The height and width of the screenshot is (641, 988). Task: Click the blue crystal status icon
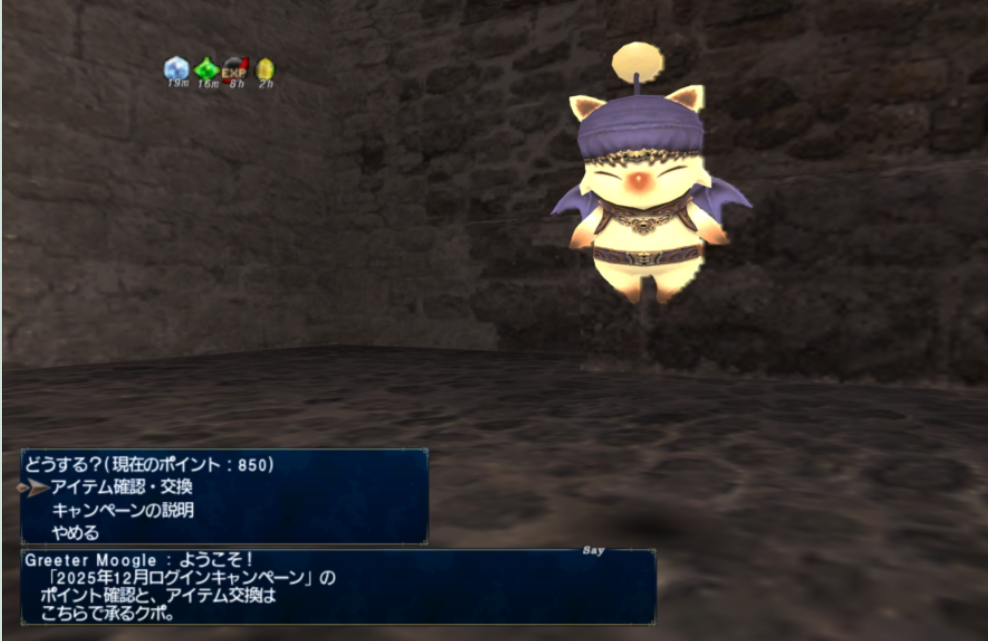tap(177, 68)
